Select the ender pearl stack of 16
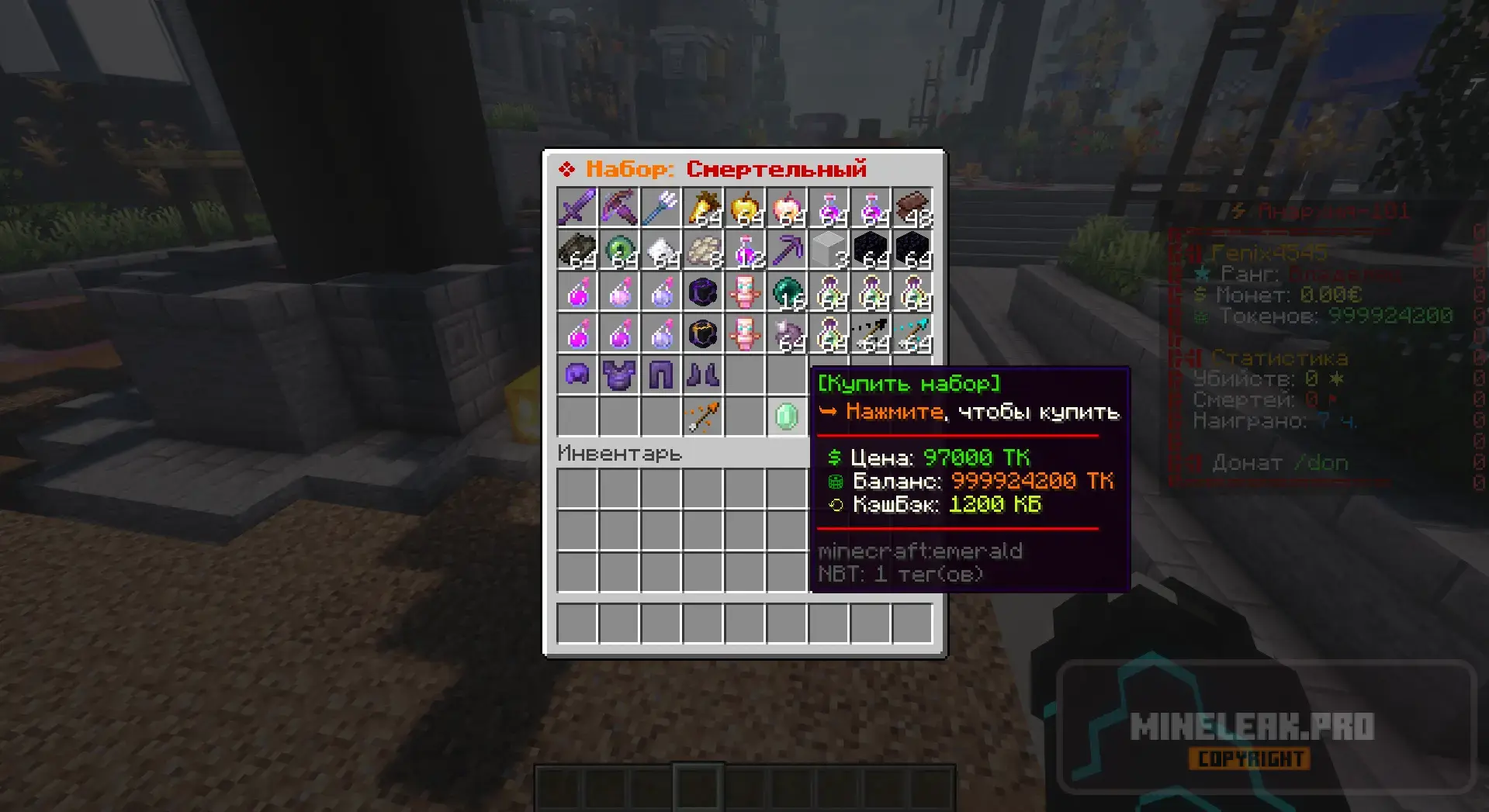Screen dimensions: 1489x812 (786, 292)
